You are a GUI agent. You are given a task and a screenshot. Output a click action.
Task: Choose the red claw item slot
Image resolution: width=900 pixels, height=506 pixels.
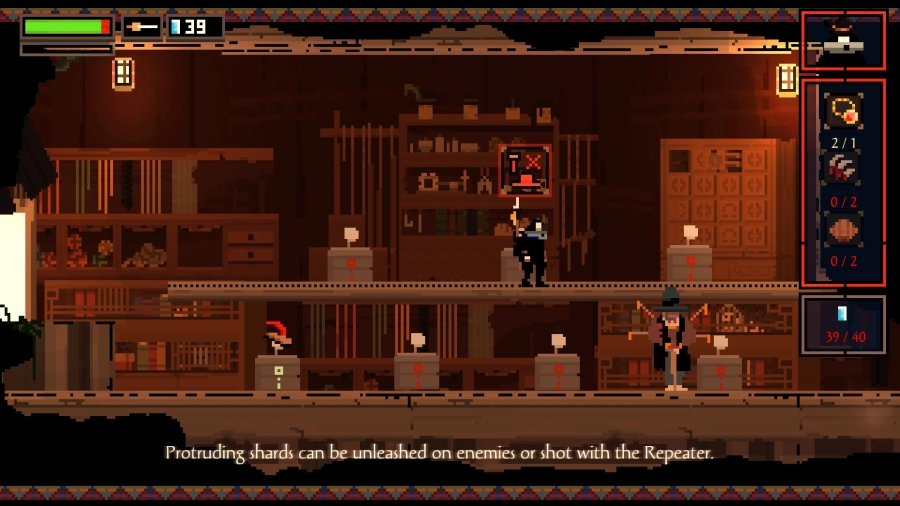842,171
